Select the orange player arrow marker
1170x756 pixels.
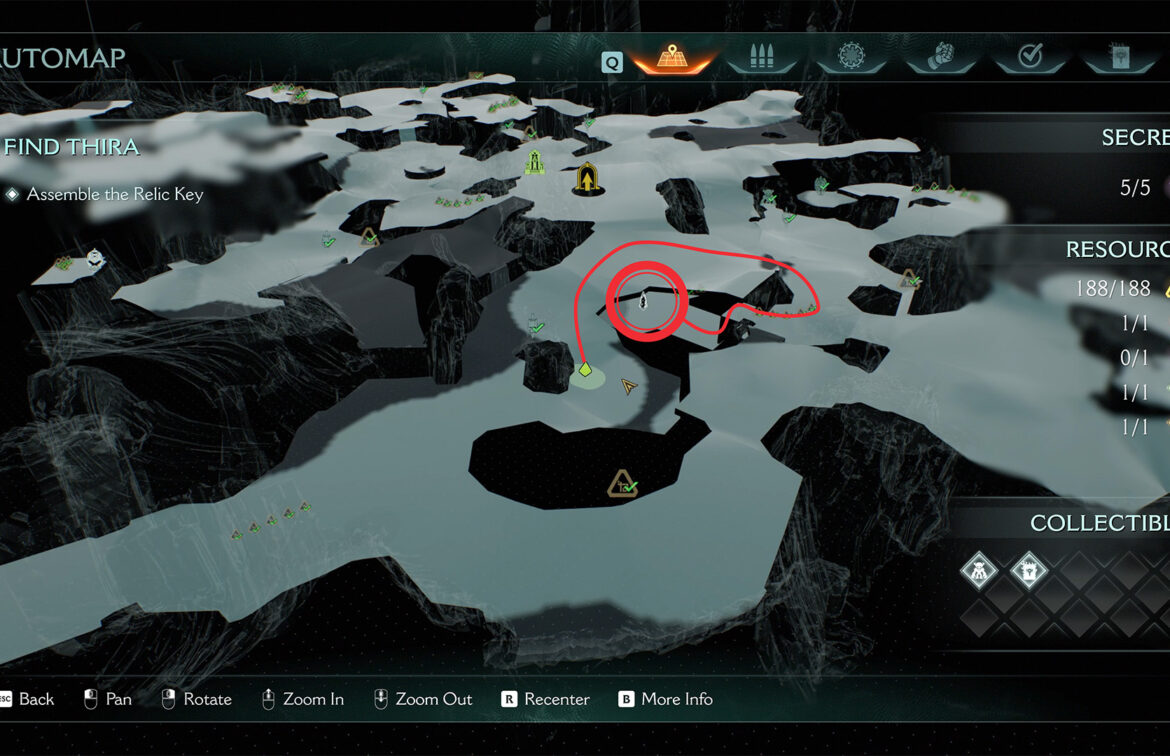click(629, 386)
